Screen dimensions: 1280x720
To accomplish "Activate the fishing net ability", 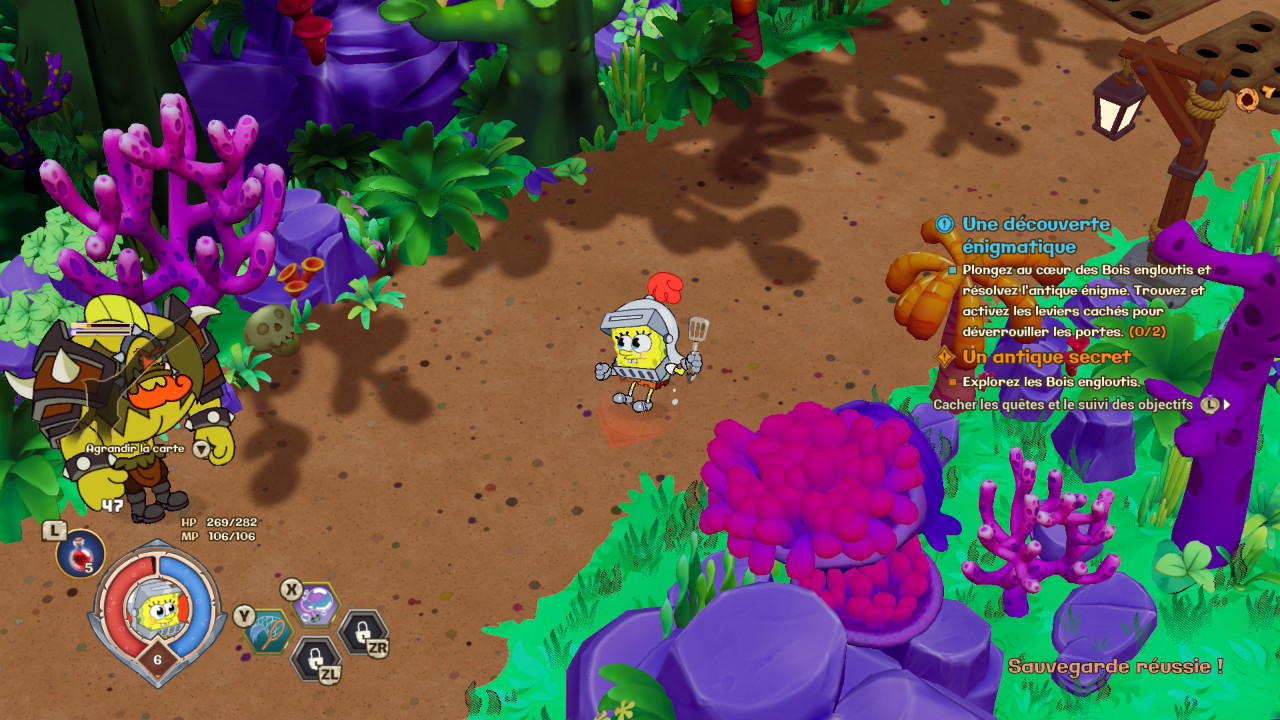I will [x=269, y=631].
